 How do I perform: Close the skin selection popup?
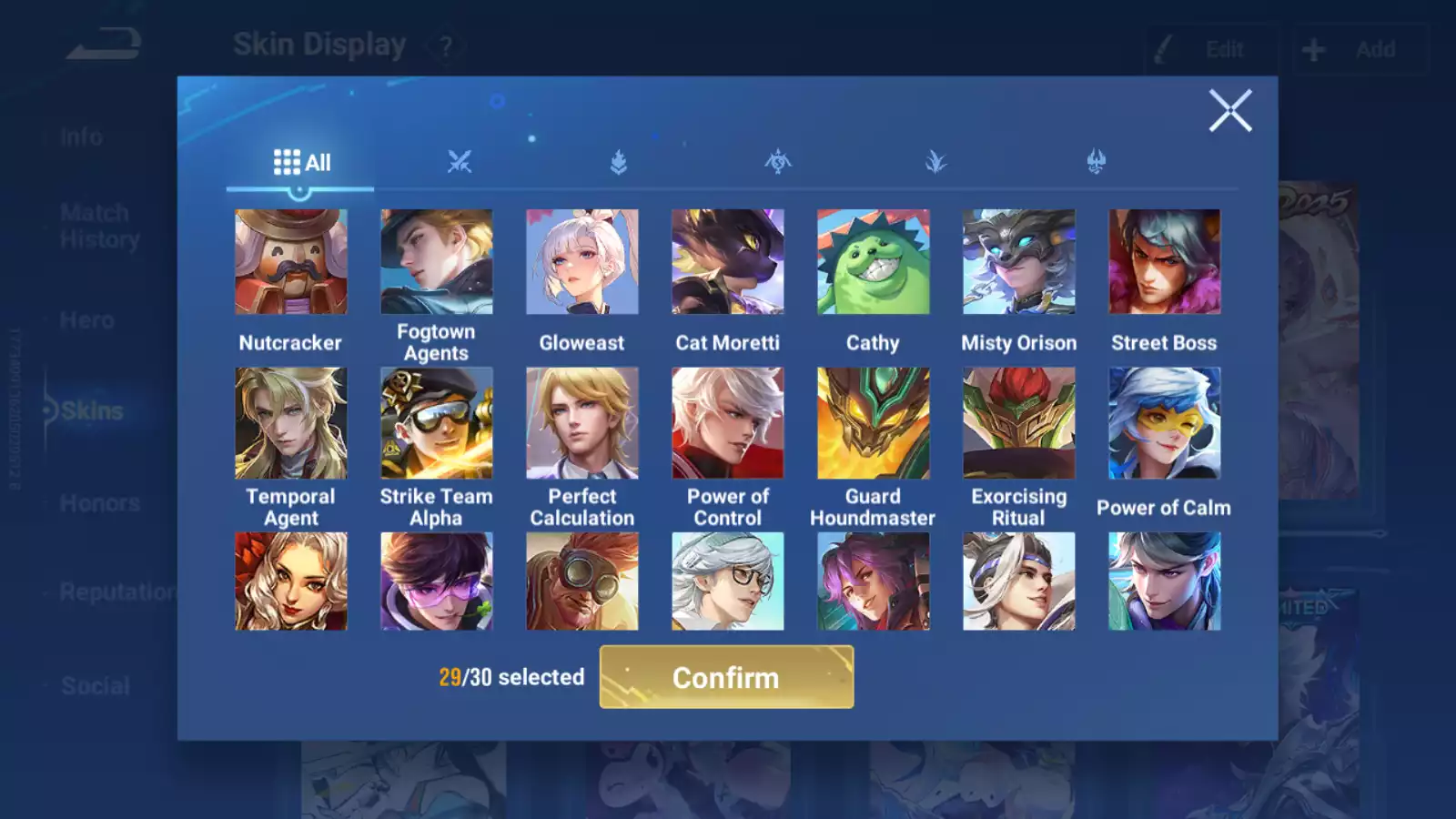pos(1229,111)
